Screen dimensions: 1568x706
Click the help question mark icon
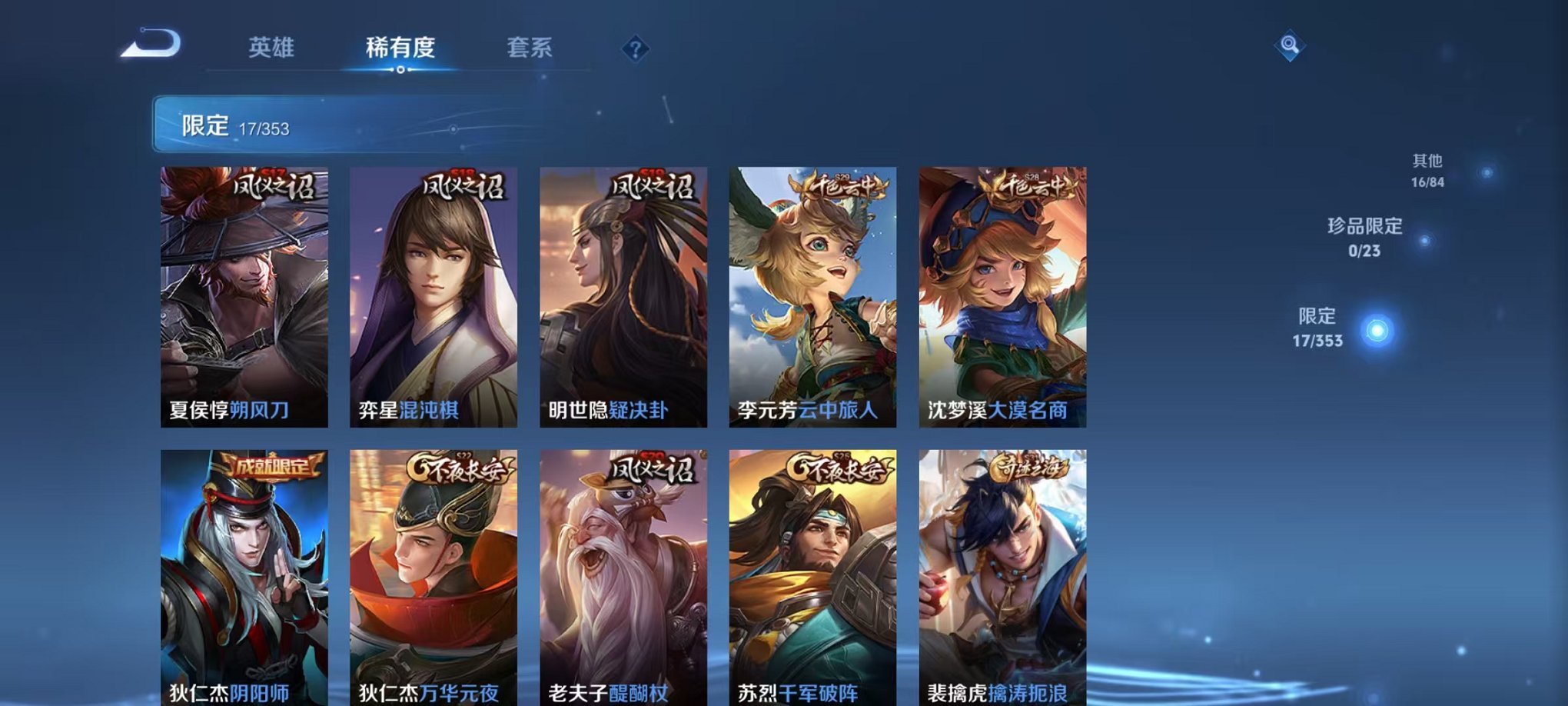pos(633,49)
